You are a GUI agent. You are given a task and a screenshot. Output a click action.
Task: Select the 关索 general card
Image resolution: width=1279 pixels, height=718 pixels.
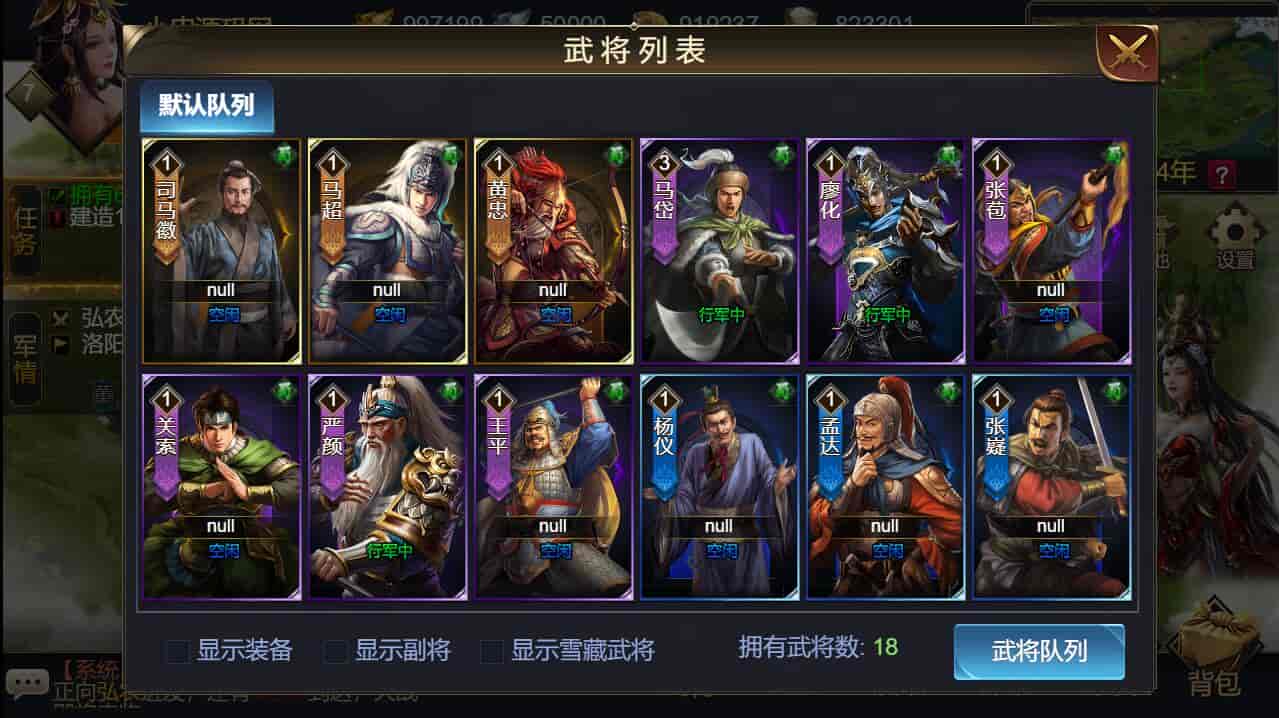coord(221,487)
